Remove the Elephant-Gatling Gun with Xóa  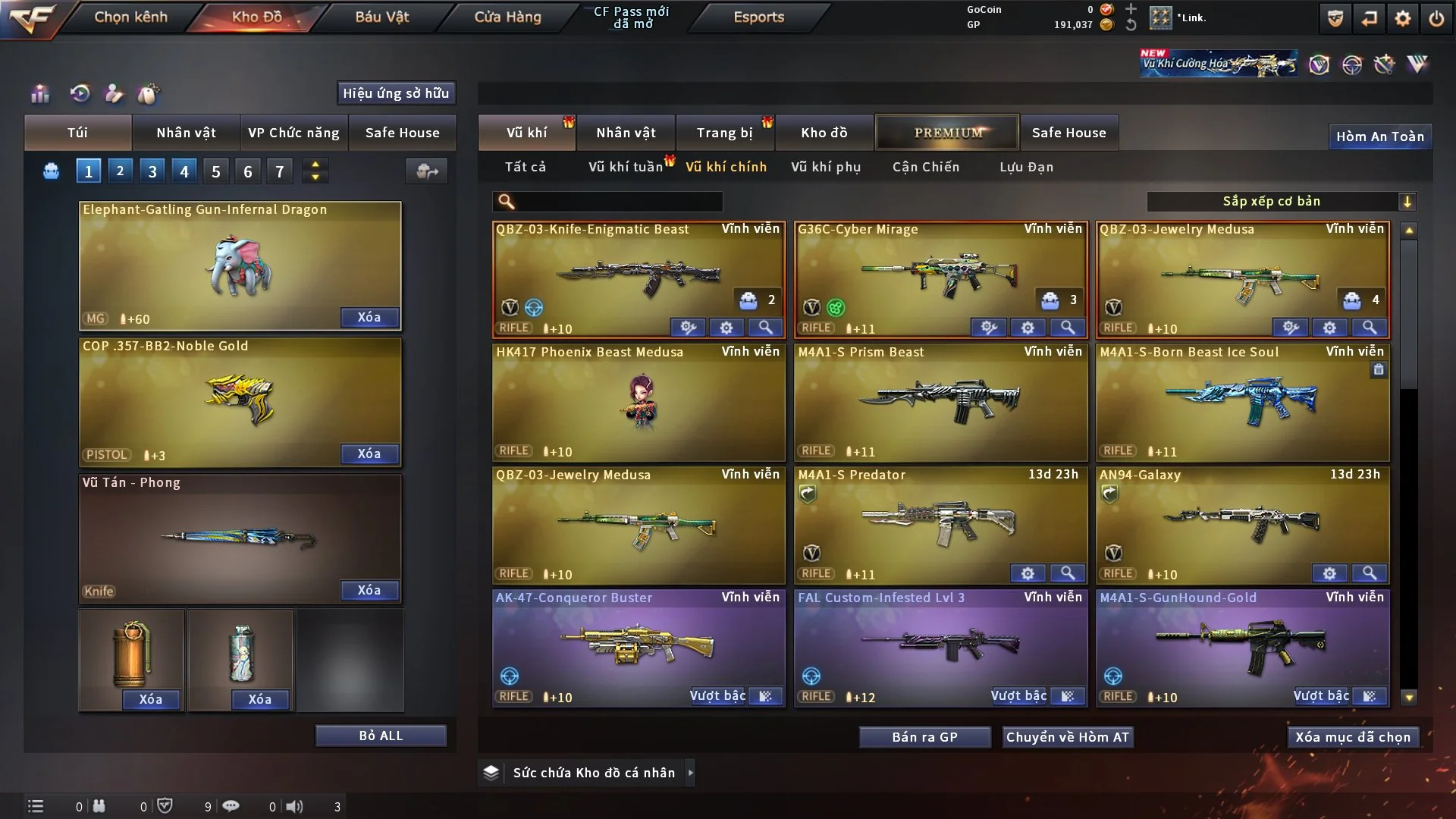[x=369, y=317]
